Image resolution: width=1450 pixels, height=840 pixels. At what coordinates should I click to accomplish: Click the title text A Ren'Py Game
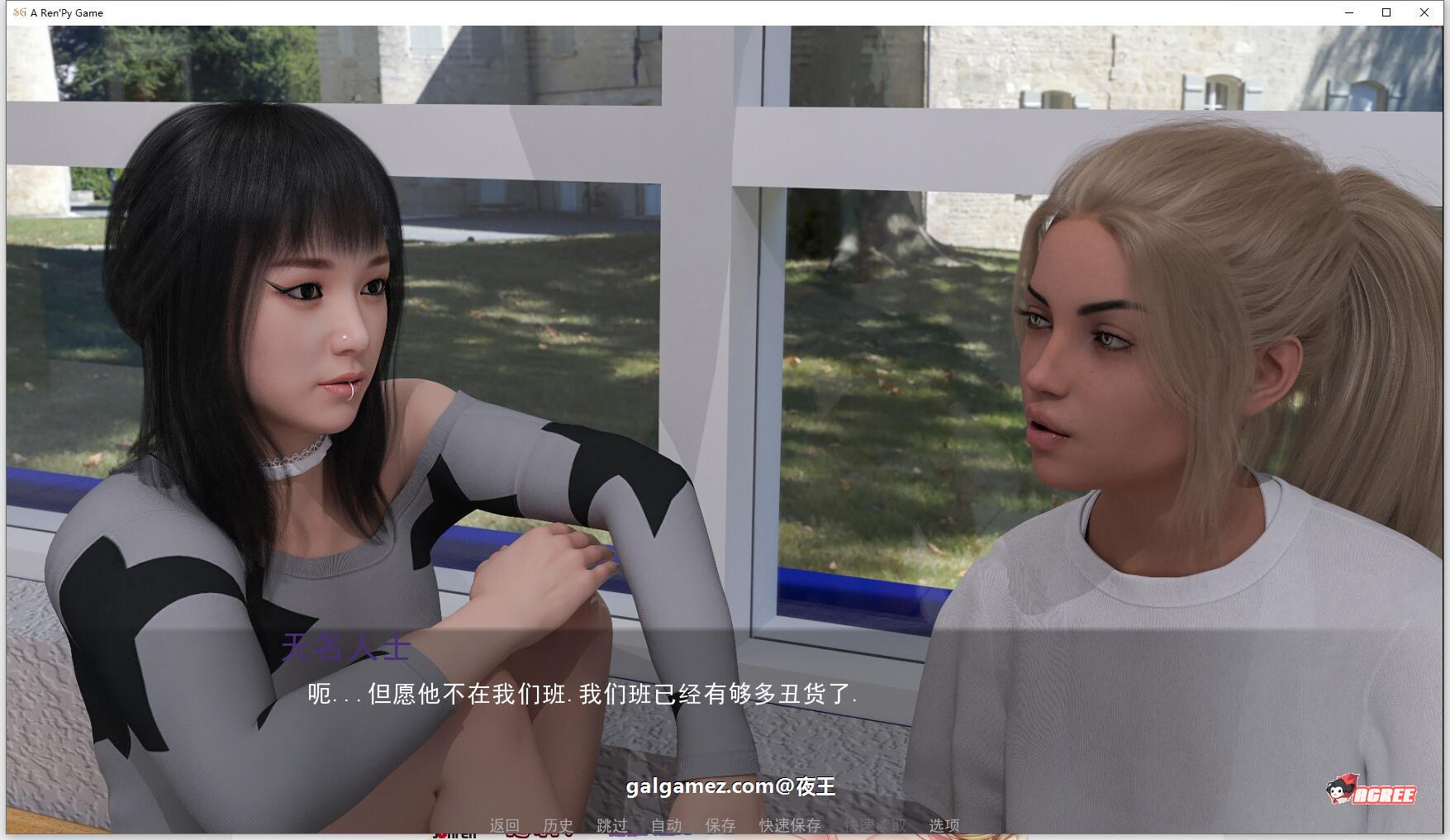tap(65, 12)
